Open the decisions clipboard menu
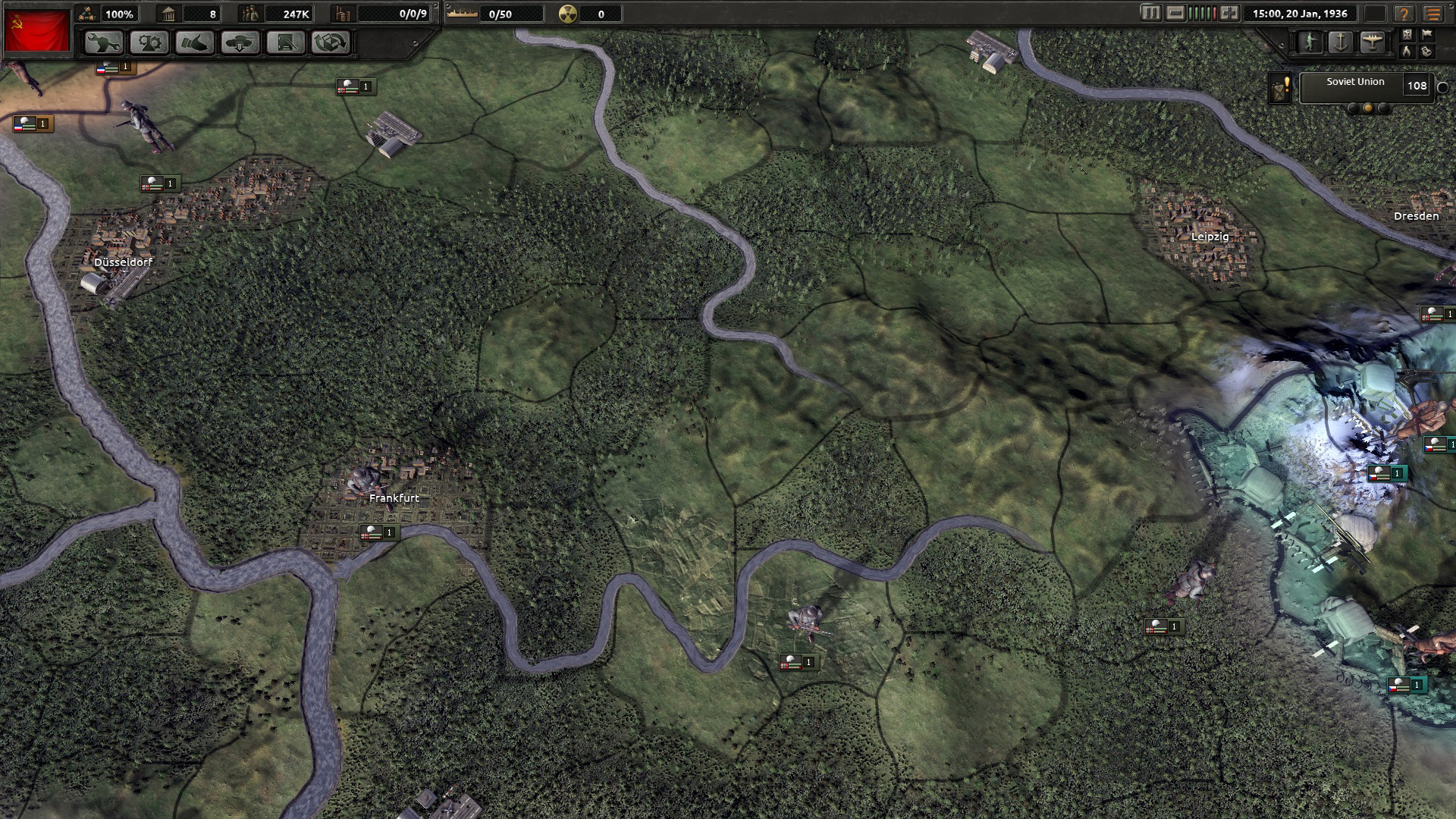This screenshot has width=1456, height=819. click(286, 42)
